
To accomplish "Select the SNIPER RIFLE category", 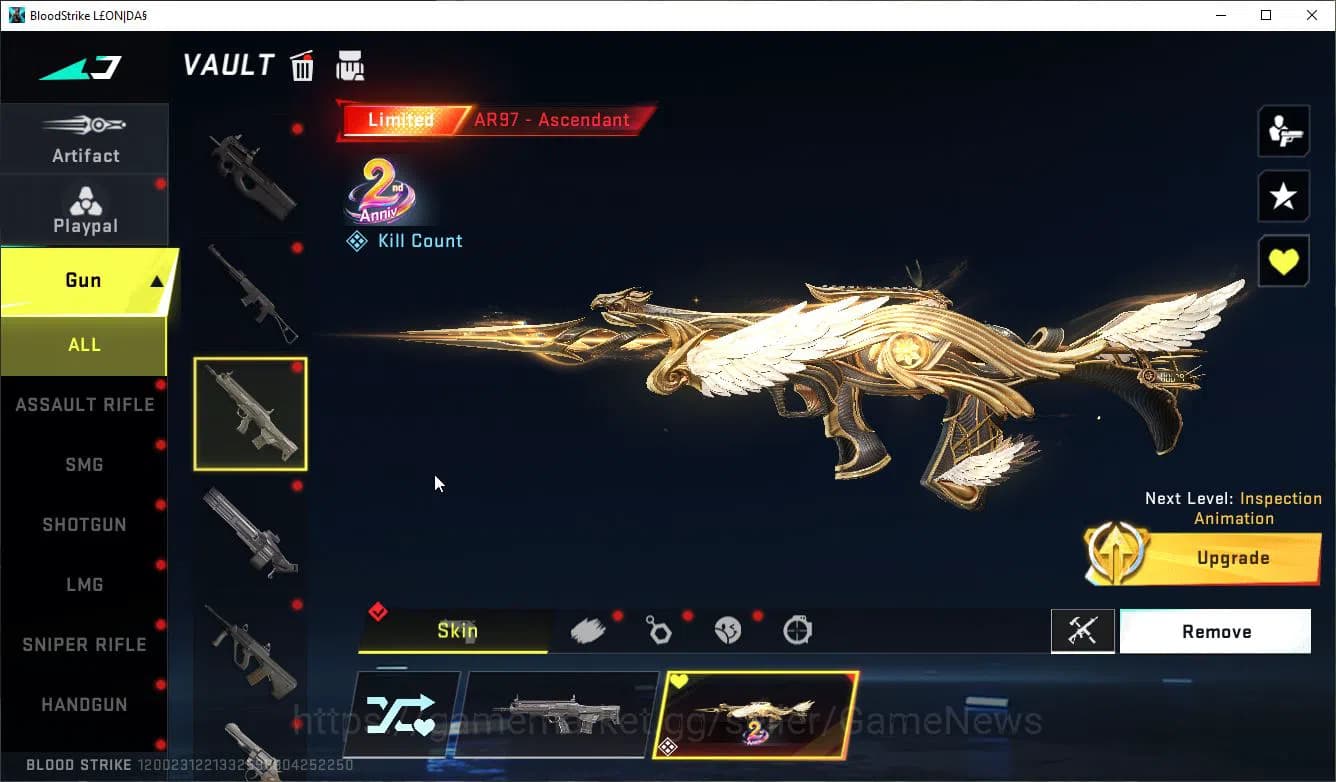I will point(84,644).
